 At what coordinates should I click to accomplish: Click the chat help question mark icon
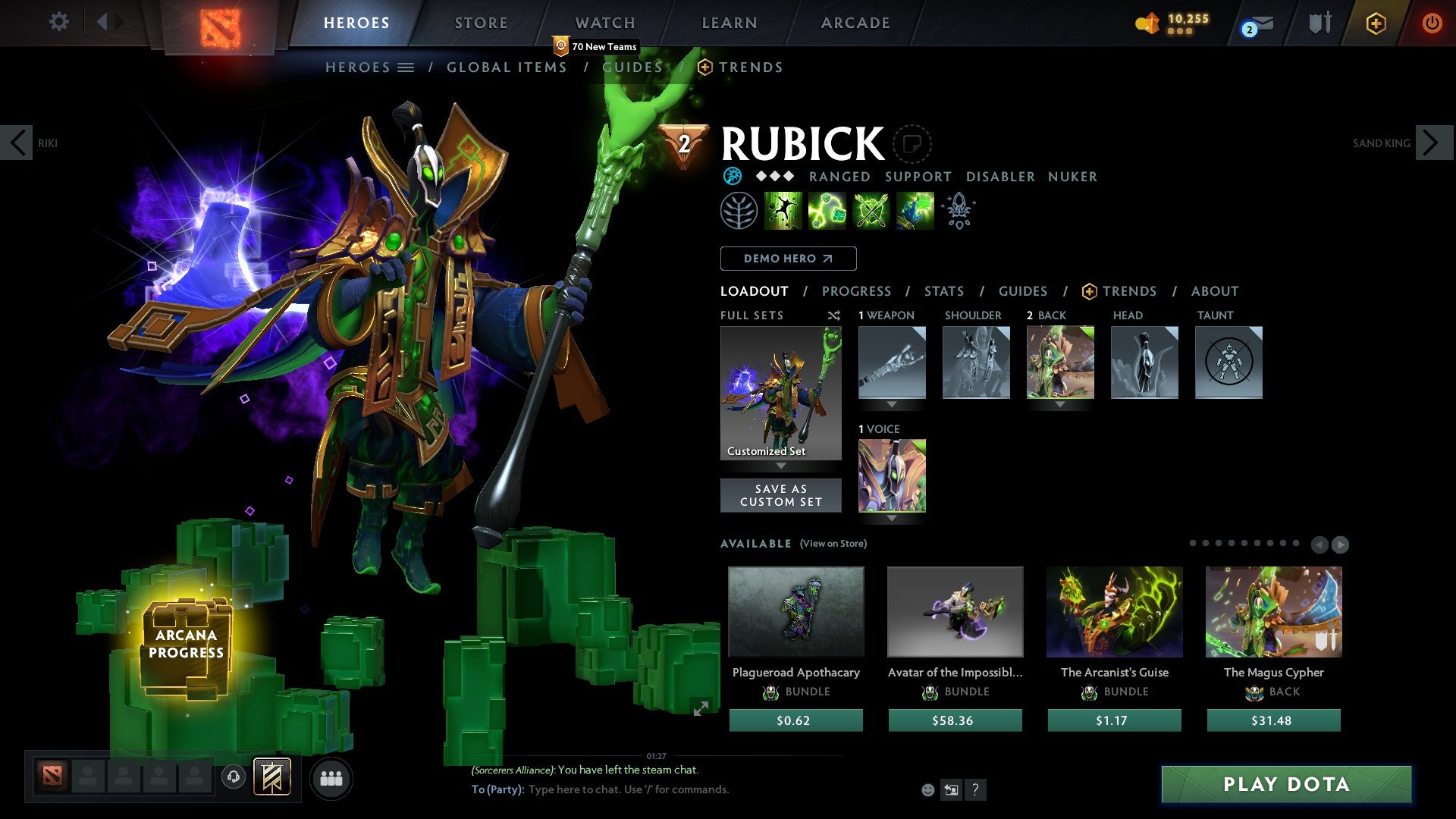click(x=975, y=789)
